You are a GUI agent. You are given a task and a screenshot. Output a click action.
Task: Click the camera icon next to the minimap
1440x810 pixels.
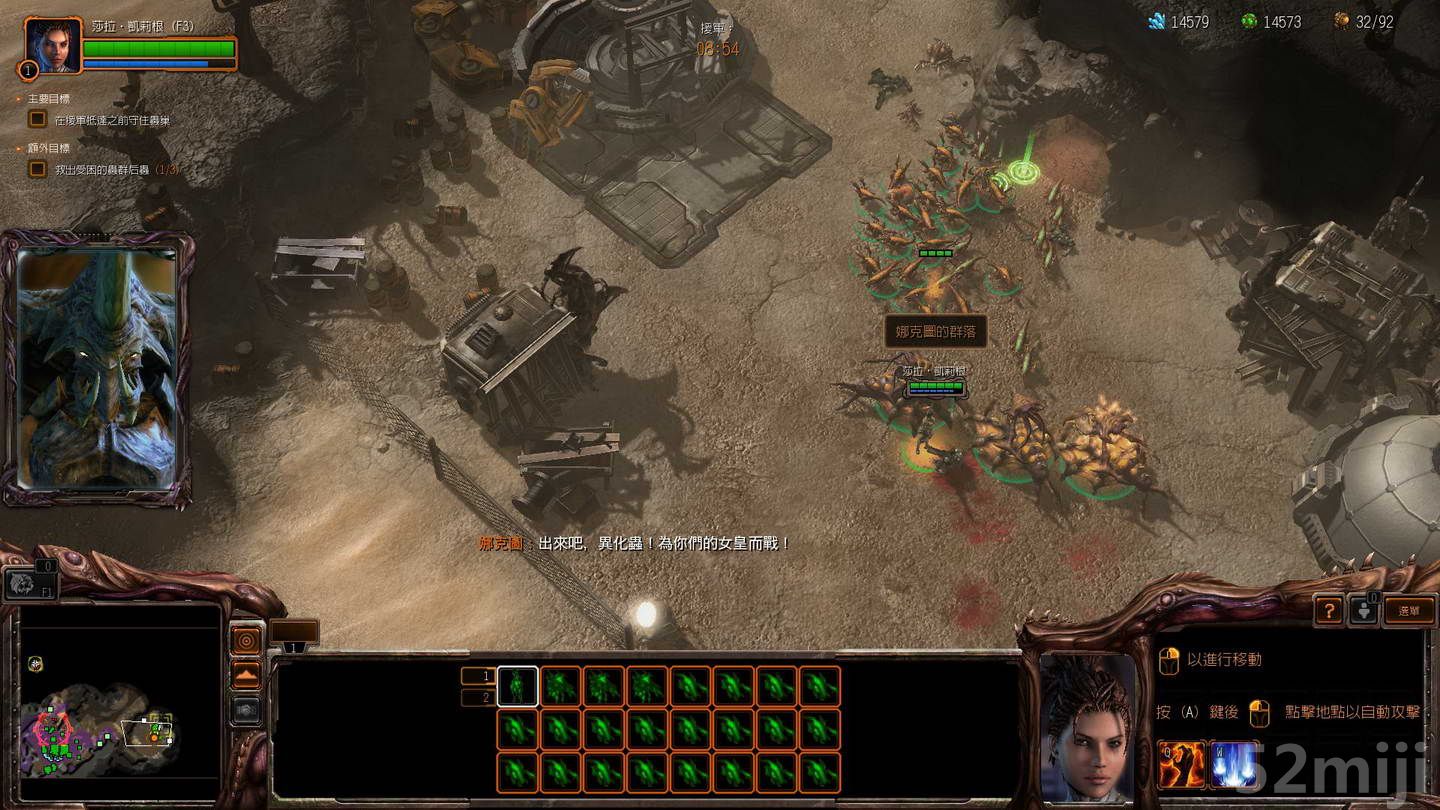(246, 710)
